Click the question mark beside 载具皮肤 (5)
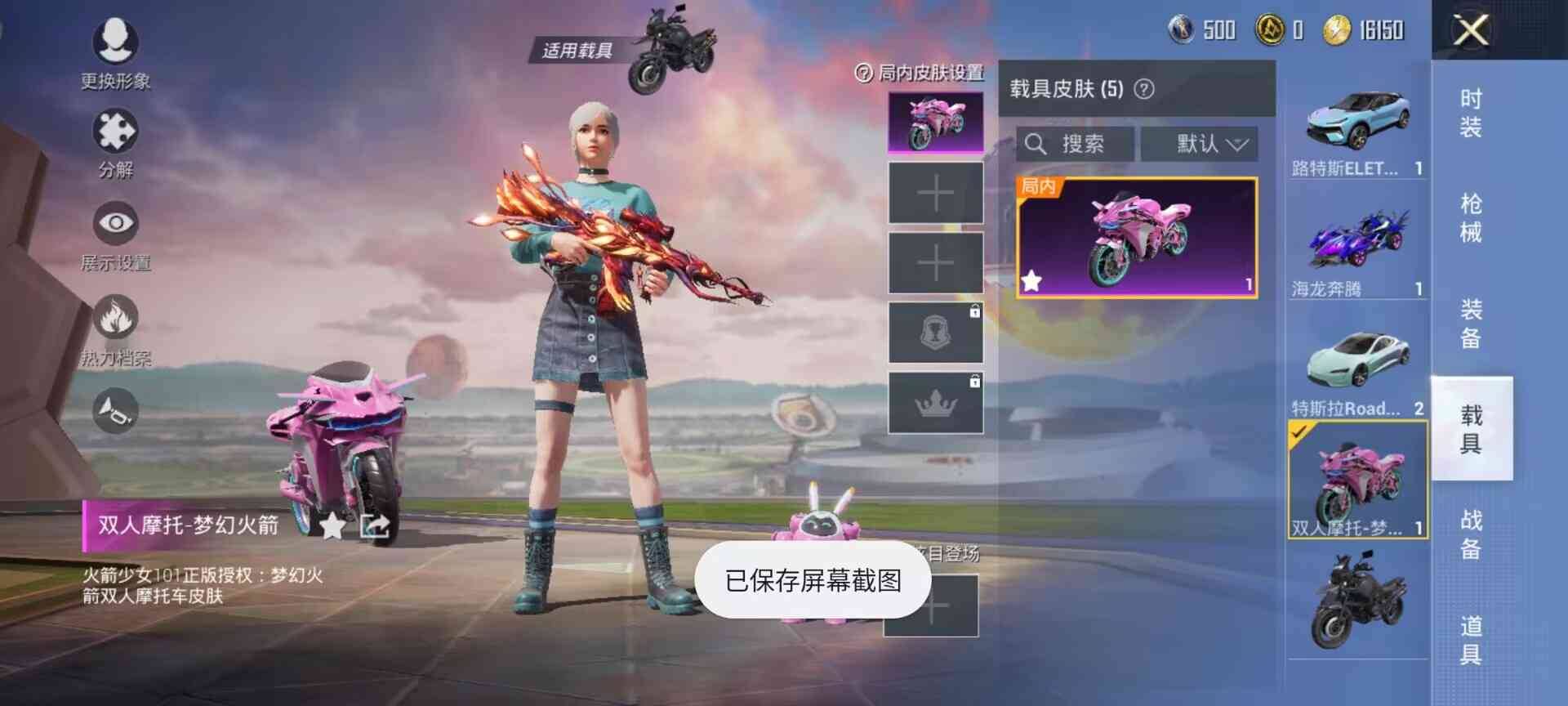This screenshot has width=1568, height=706. tap(1144, 87)
